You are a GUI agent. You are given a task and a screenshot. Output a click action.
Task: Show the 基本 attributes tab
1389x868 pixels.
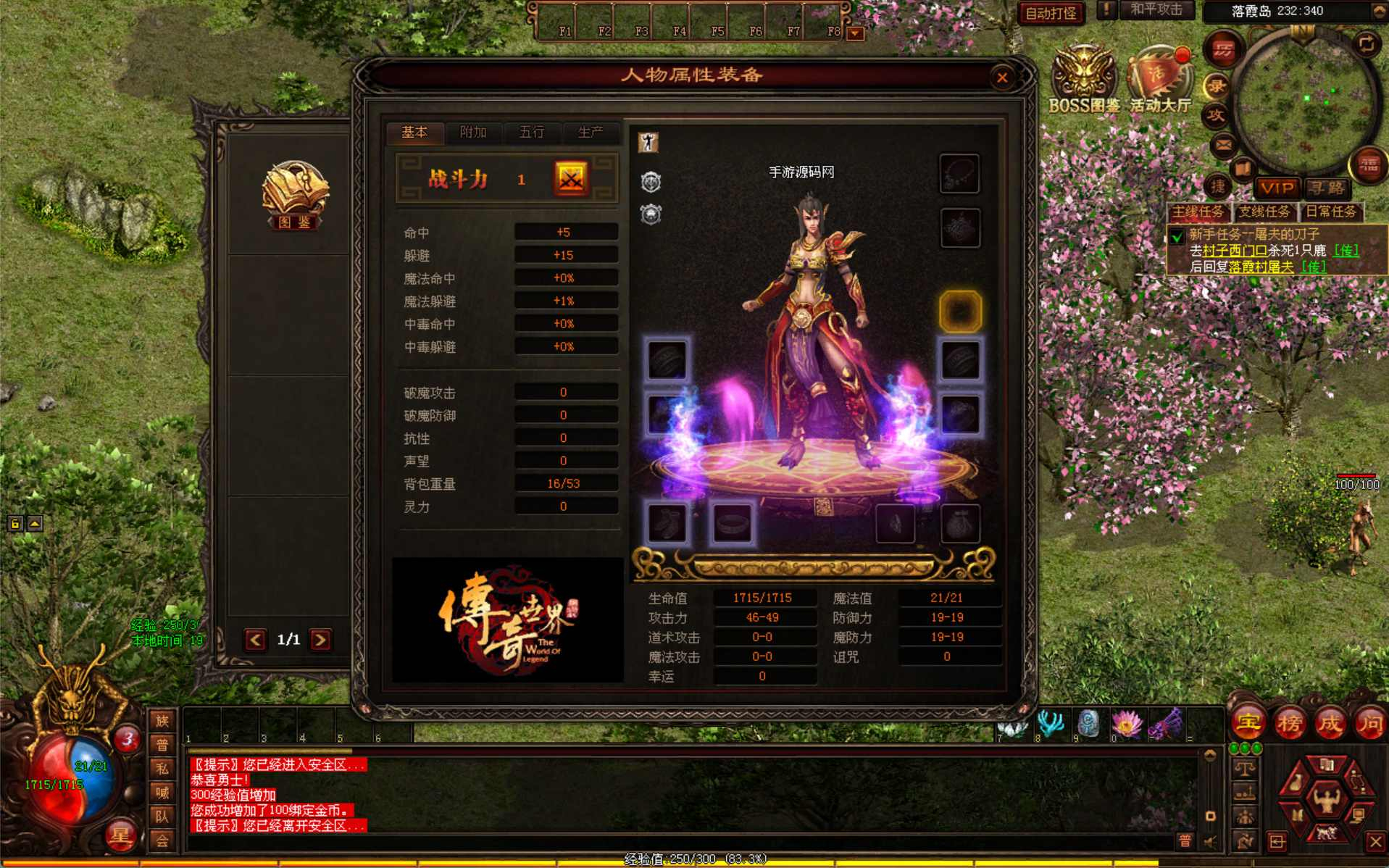click(414, 133)
